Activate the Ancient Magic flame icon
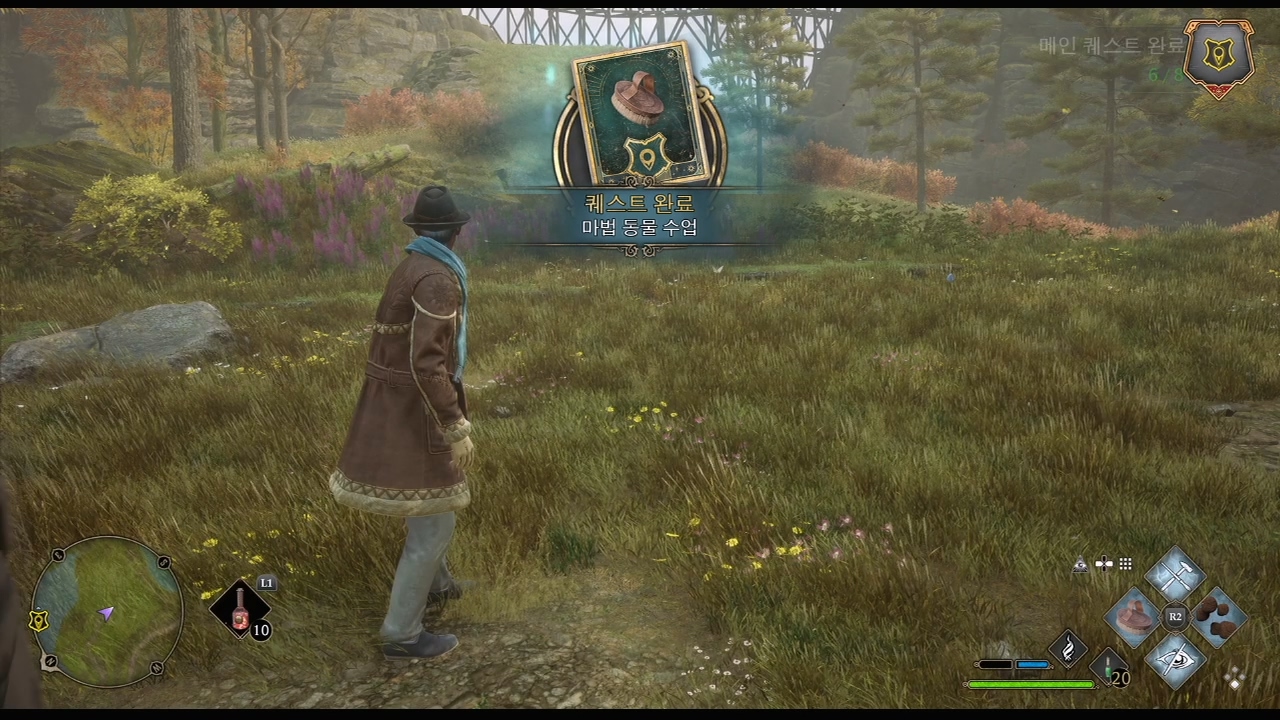 coord(1067,649)
